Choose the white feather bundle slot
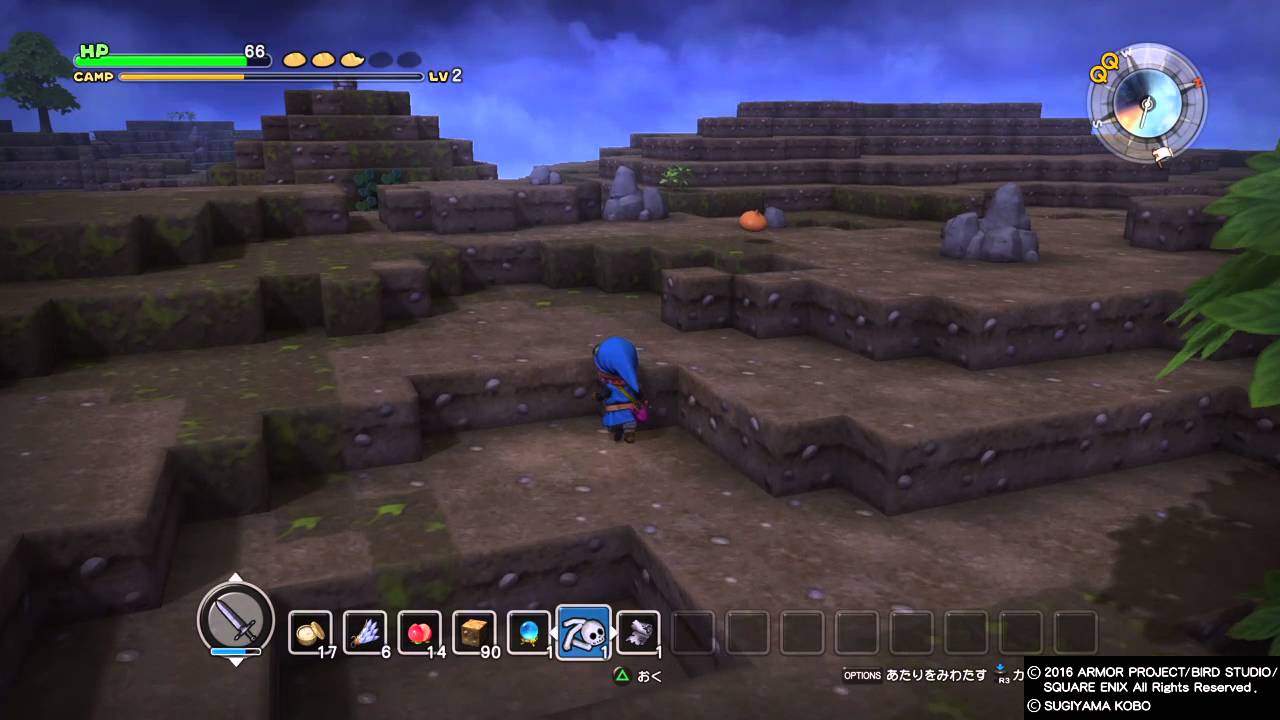Image resolution: width=1280 pixels, height=720 pixels. (x=365, y=632)
